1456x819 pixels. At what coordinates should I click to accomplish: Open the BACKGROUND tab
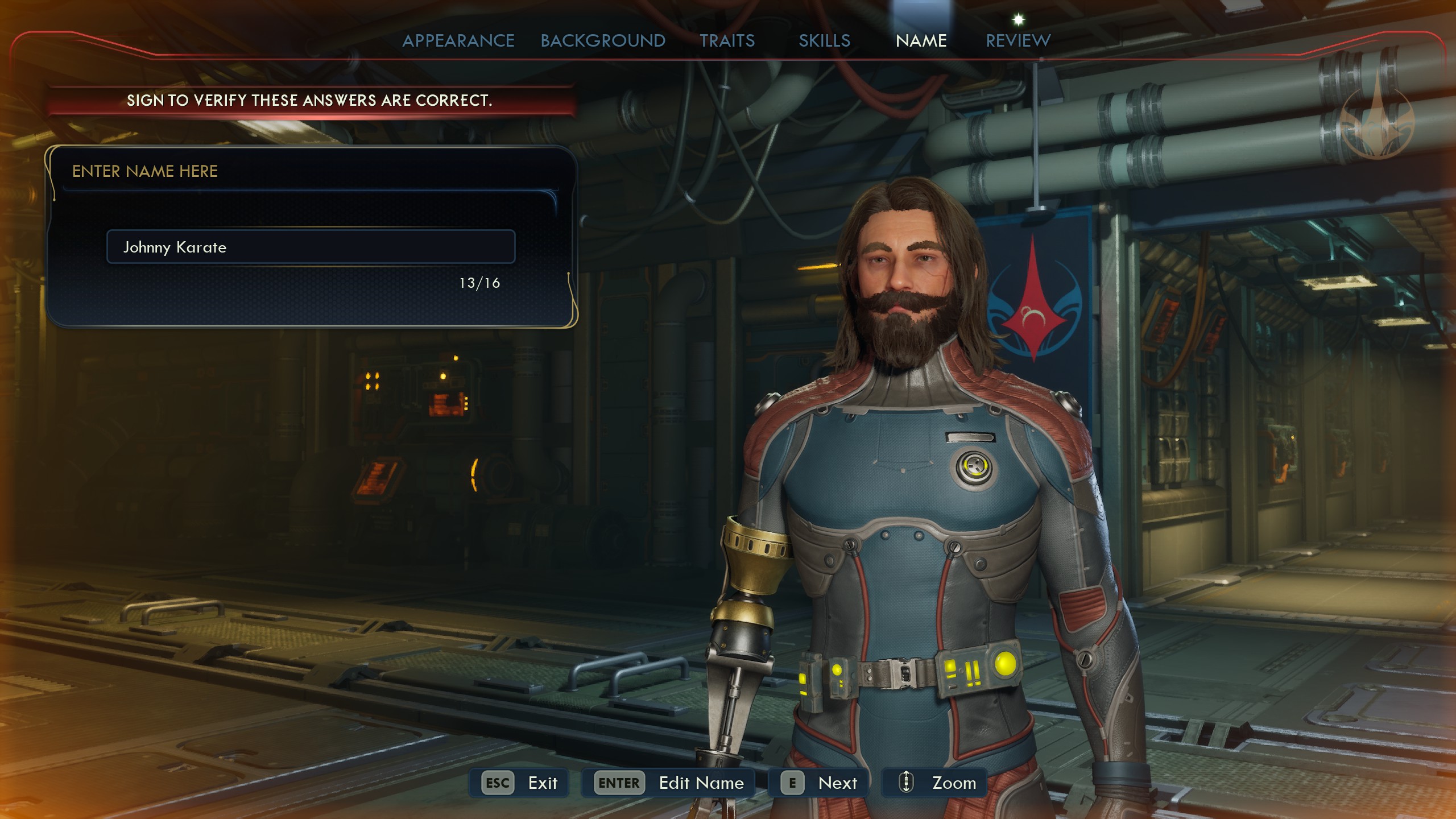(x=602, y=40)
